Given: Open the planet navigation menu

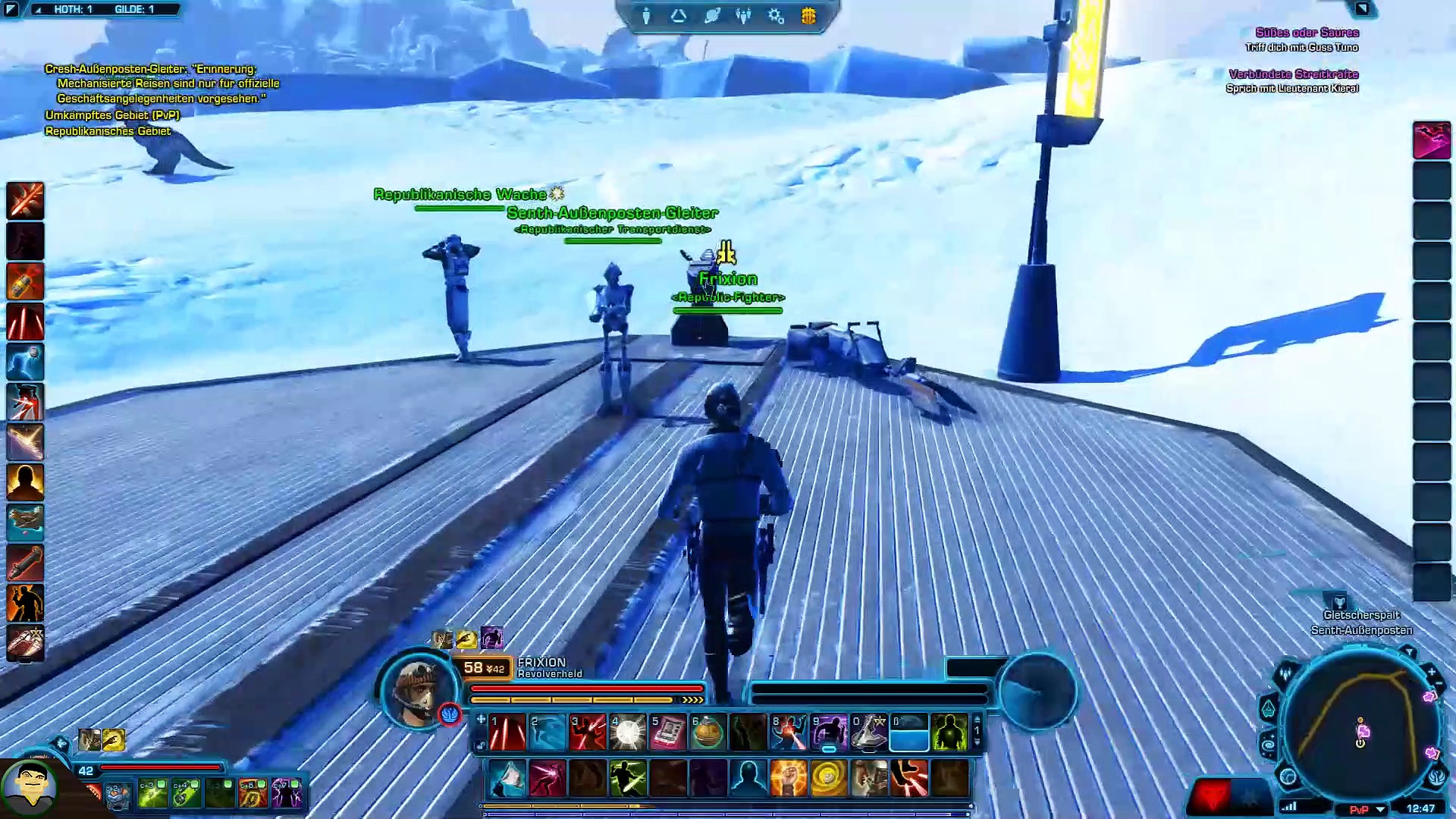Looking at the screenshot, I should point(711,16).
